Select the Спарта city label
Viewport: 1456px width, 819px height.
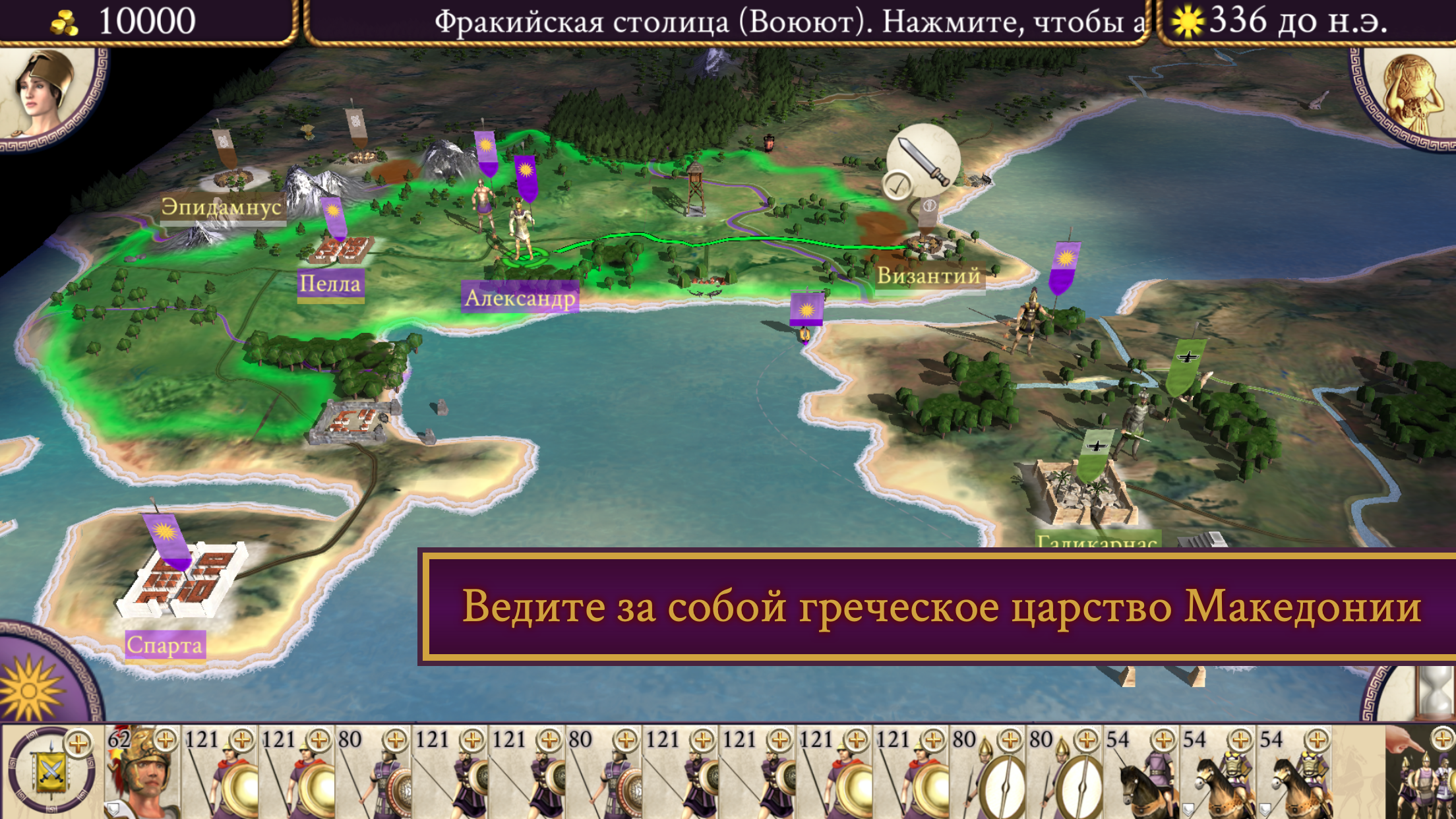click(165, 644)
